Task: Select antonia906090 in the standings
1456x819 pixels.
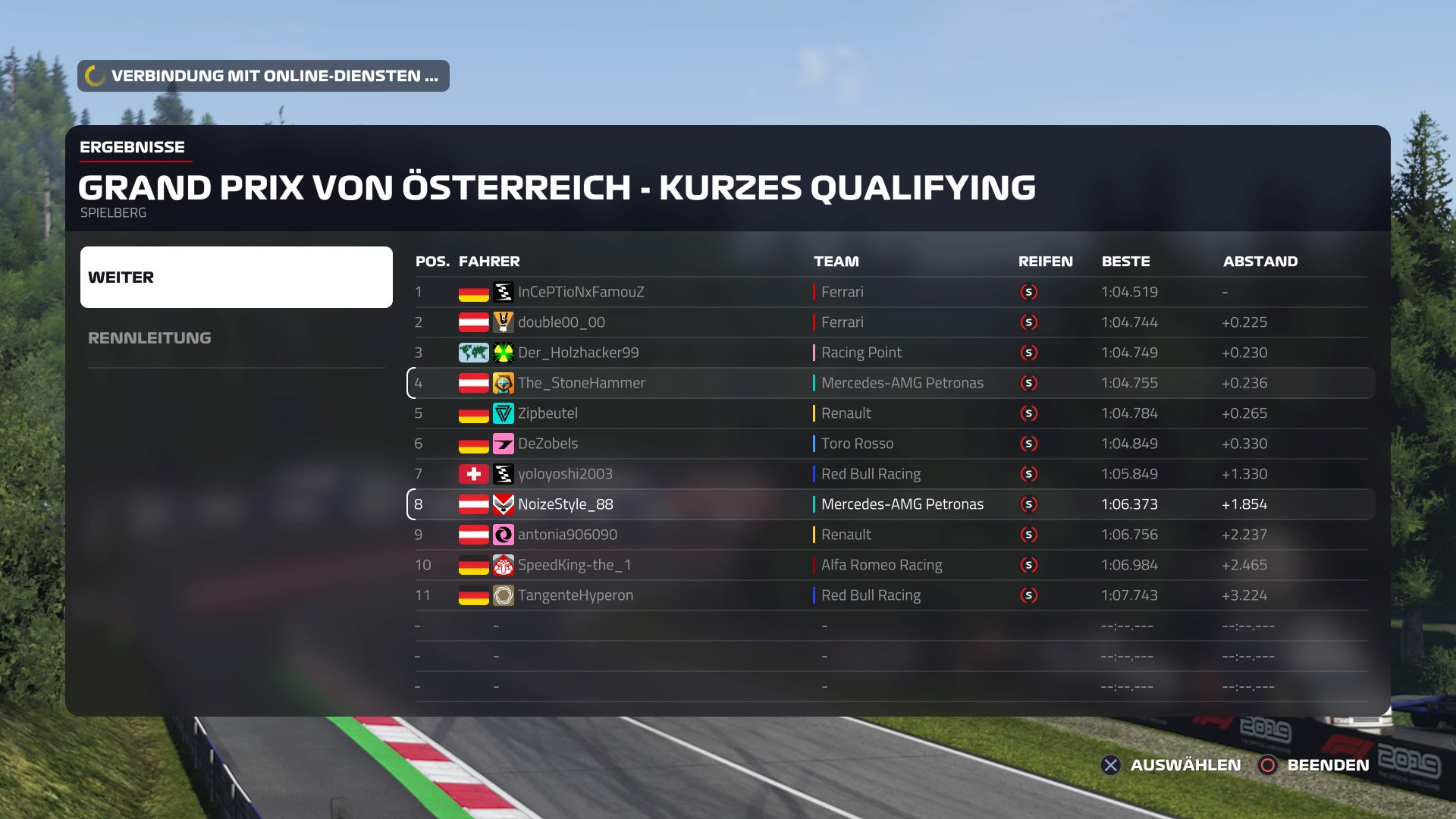Action: pyautogui.click(x=567, y=535)
